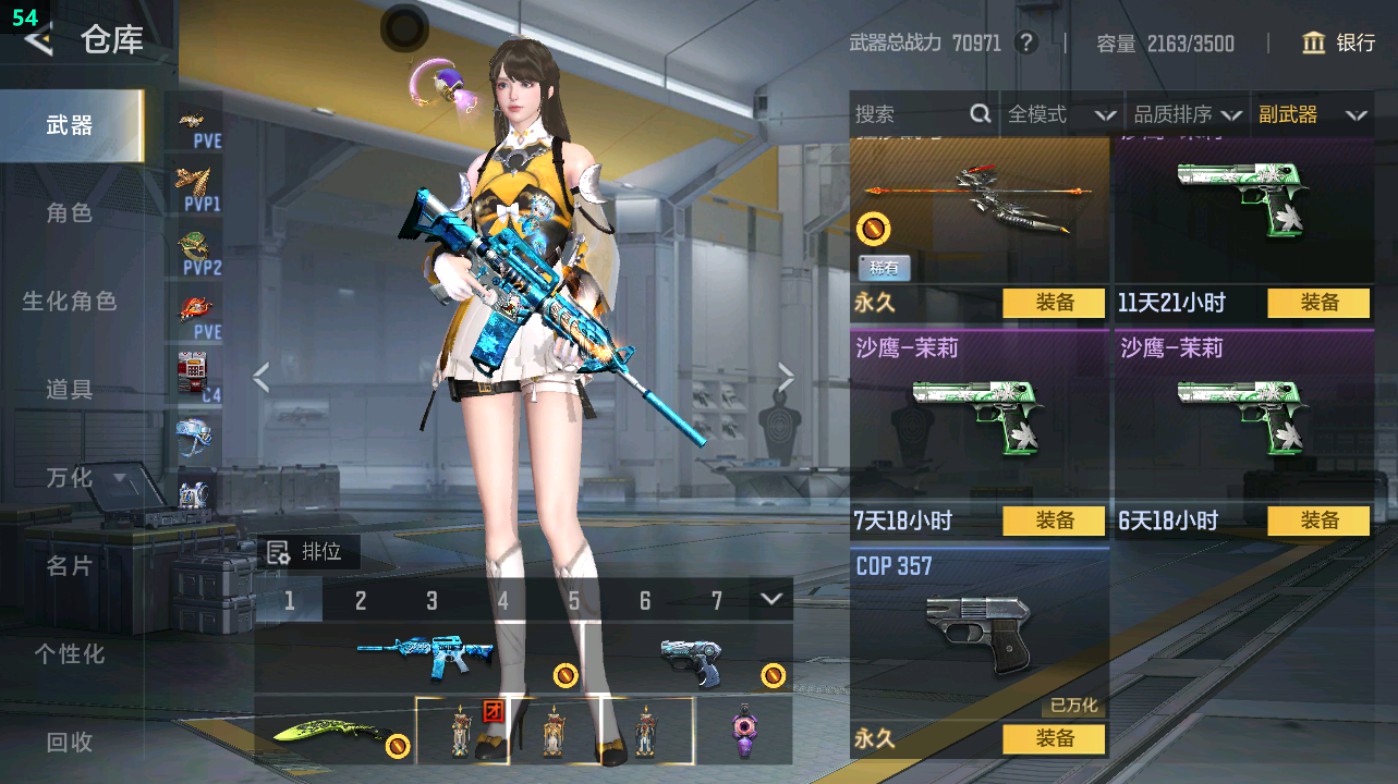The height and width of the screenshot is (784, 1398).
Task: Tap the search magnifier icon
Action: point(978,114)
